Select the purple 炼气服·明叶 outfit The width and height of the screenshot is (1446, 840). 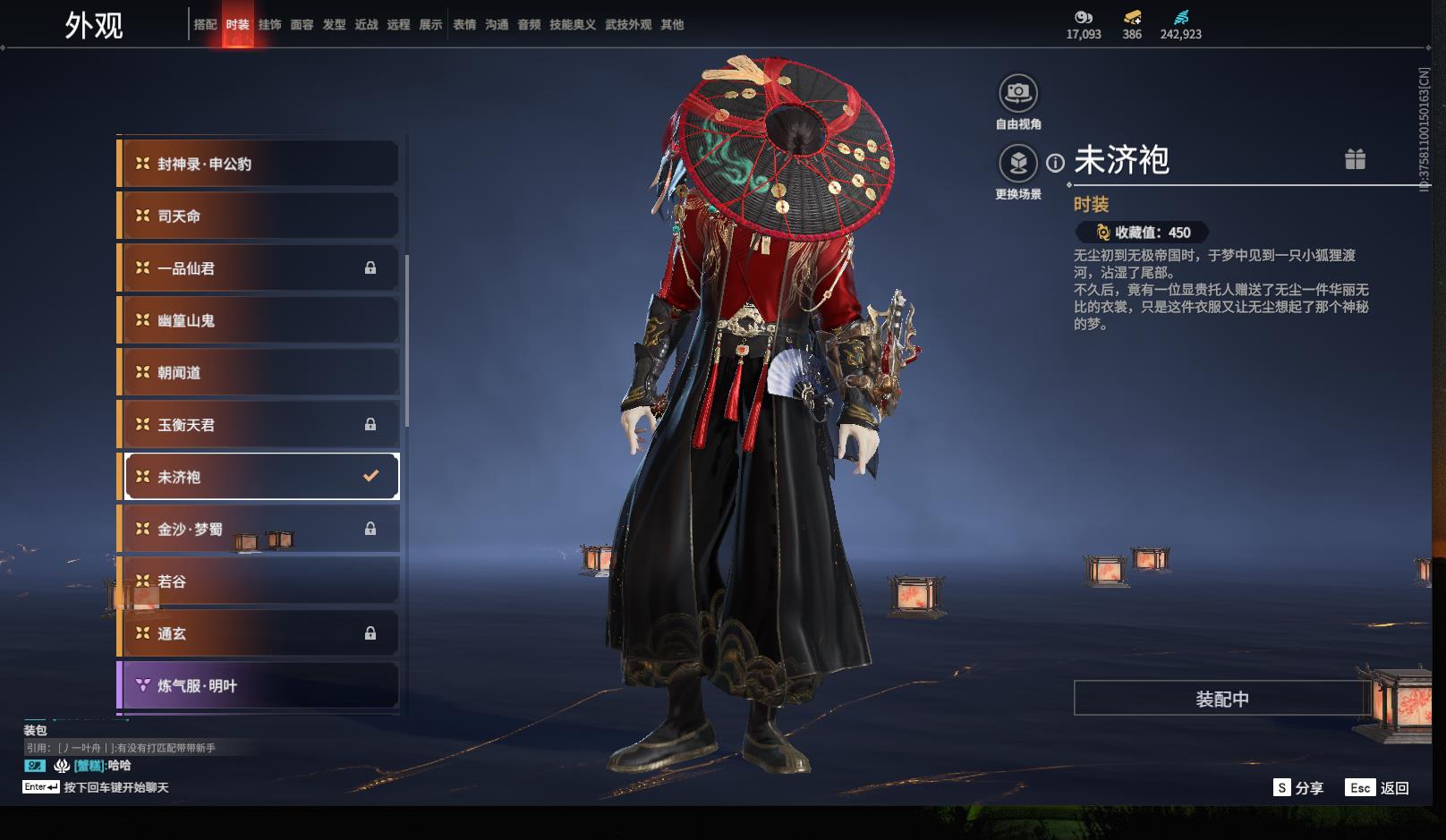(259, 686)
